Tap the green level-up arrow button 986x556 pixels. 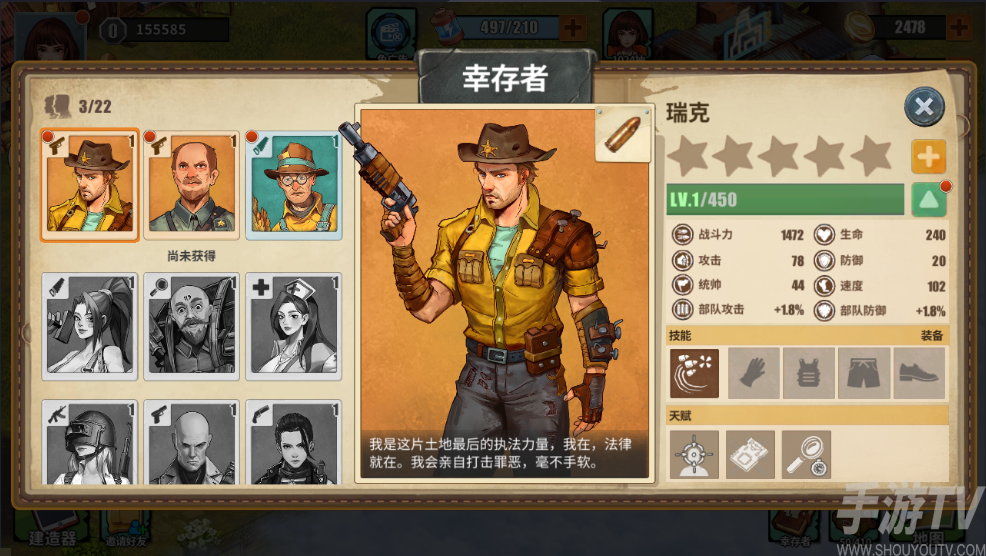[929, 199]
